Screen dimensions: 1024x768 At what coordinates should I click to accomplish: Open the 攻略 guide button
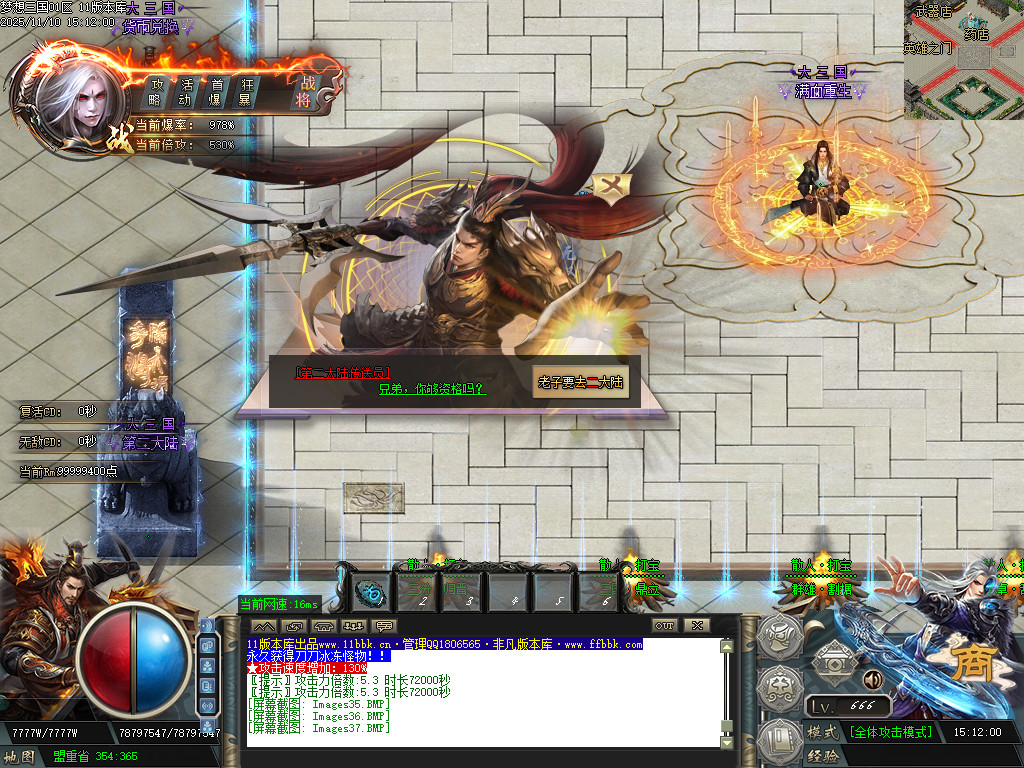point(155,92)
